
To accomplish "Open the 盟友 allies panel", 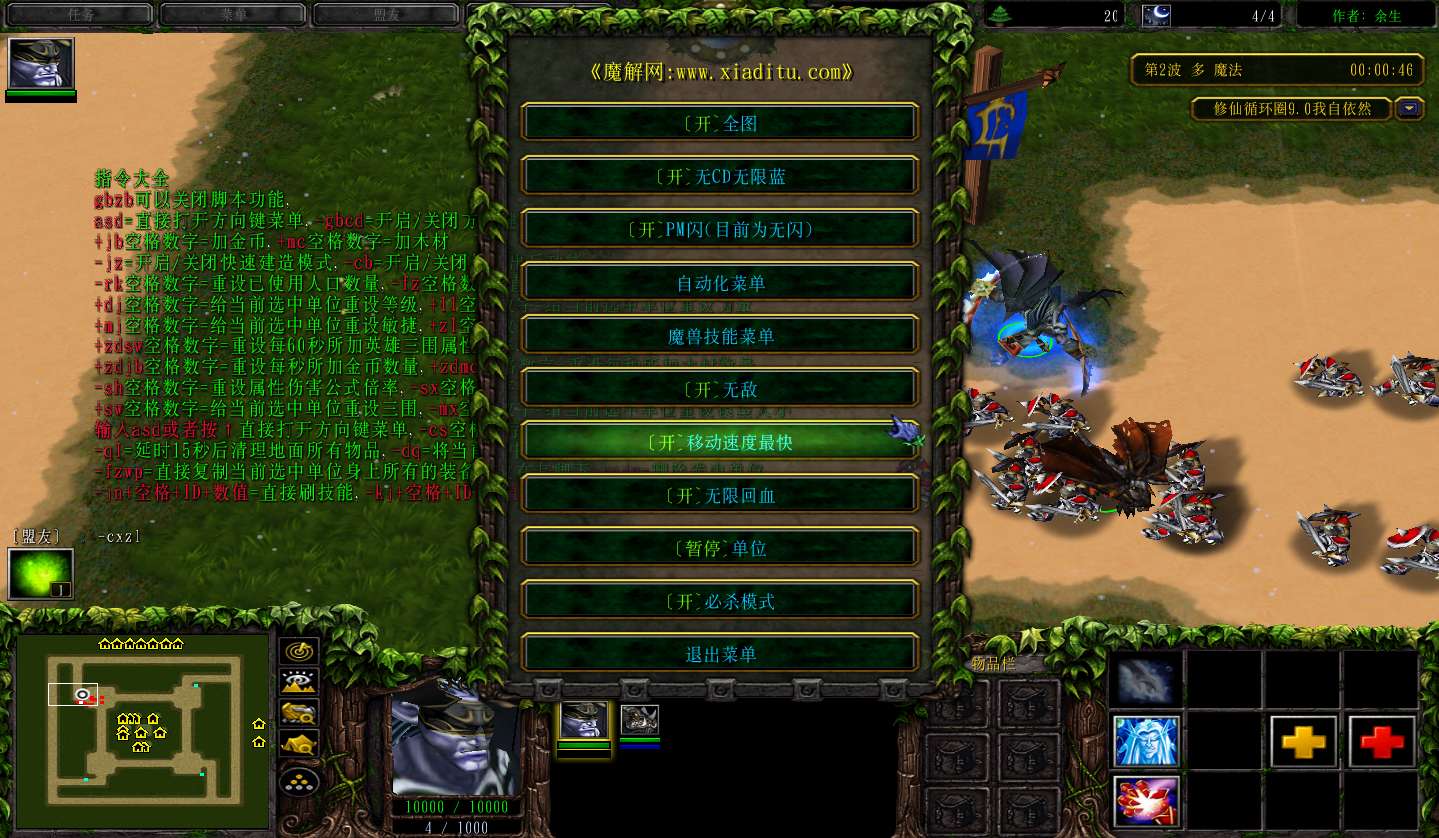I will click(385, 15).
